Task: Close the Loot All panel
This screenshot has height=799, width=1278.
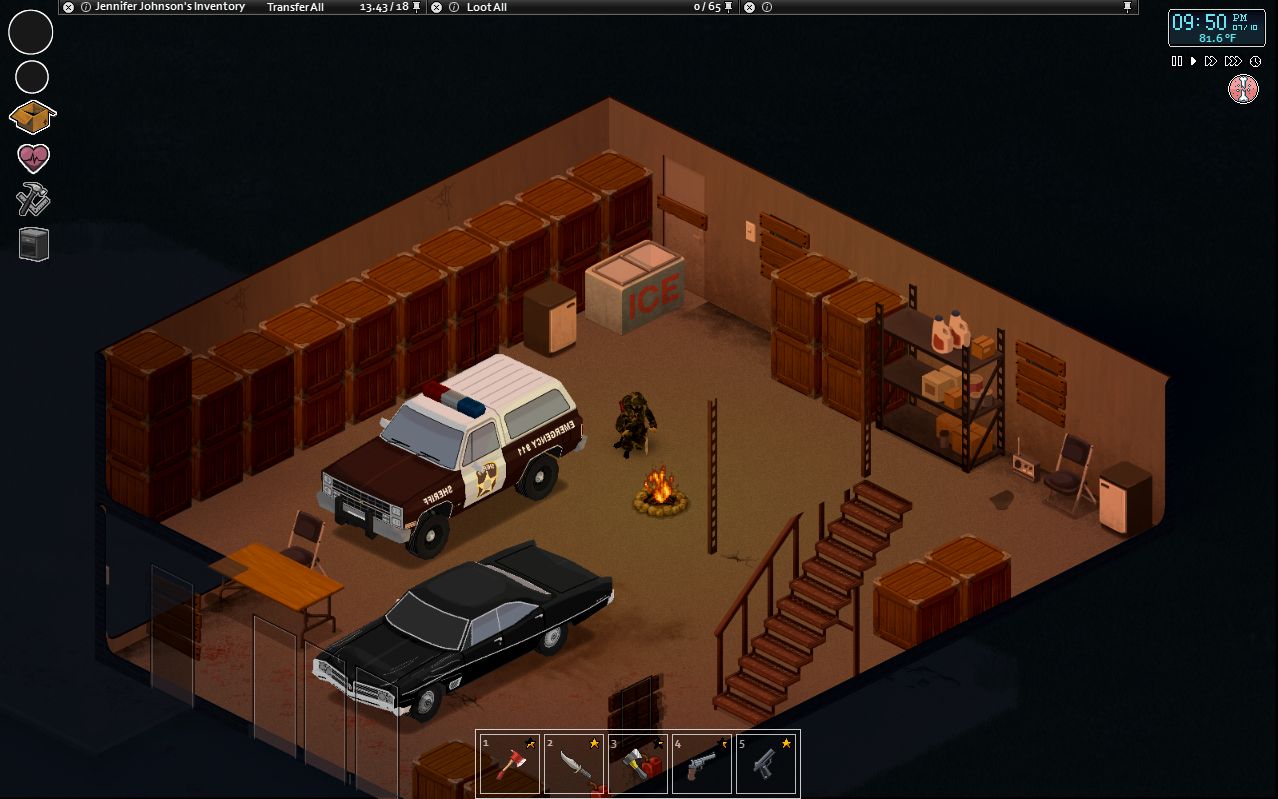Action: pyautogui.click(x=437, y=7)
